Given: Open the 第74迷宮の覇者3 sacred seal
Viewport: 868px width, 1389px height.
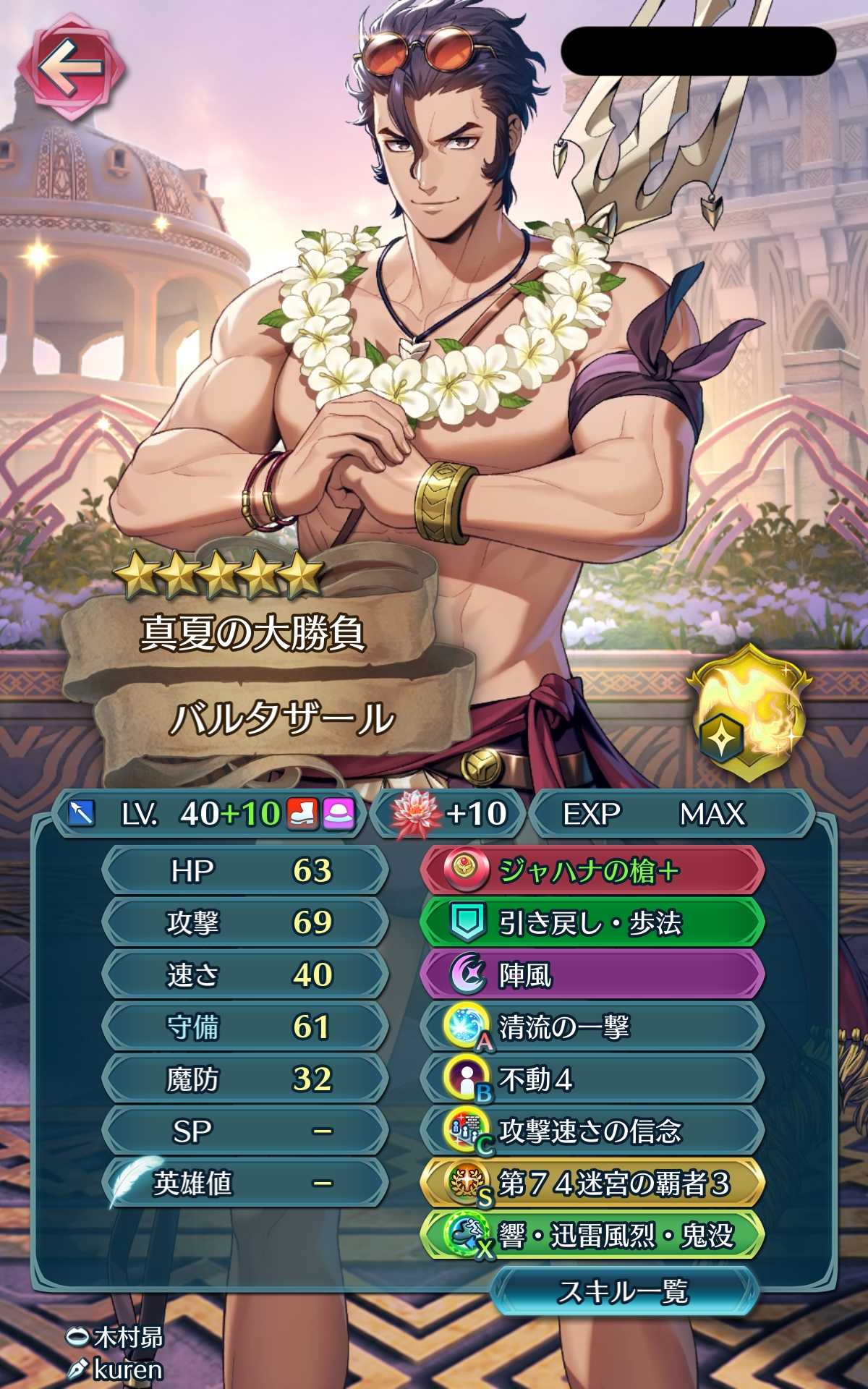Looking at the screenshot, I should click(592, 1184).
